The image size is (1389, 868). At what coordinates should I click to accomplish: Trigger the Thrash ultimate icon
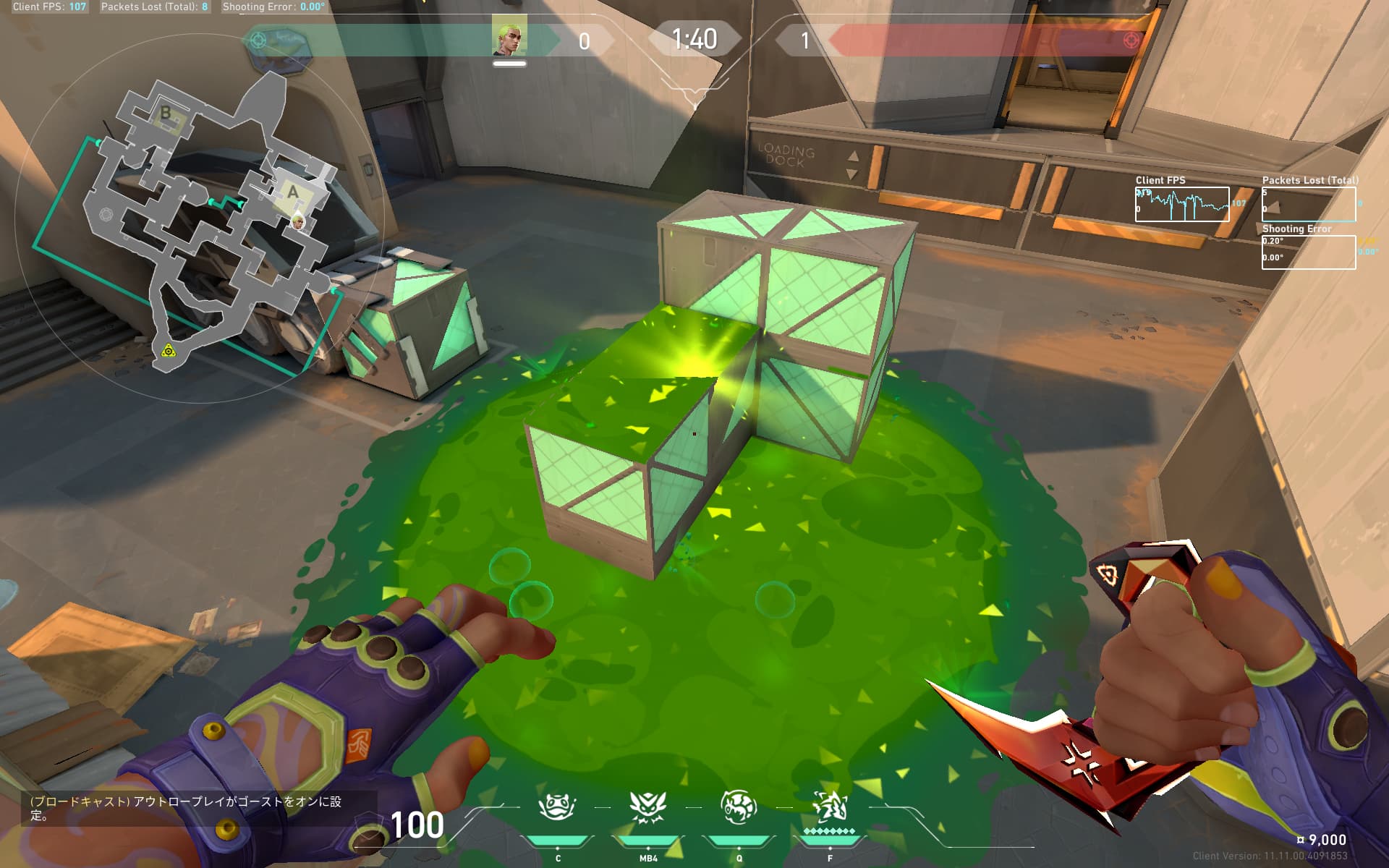[830, 807]
